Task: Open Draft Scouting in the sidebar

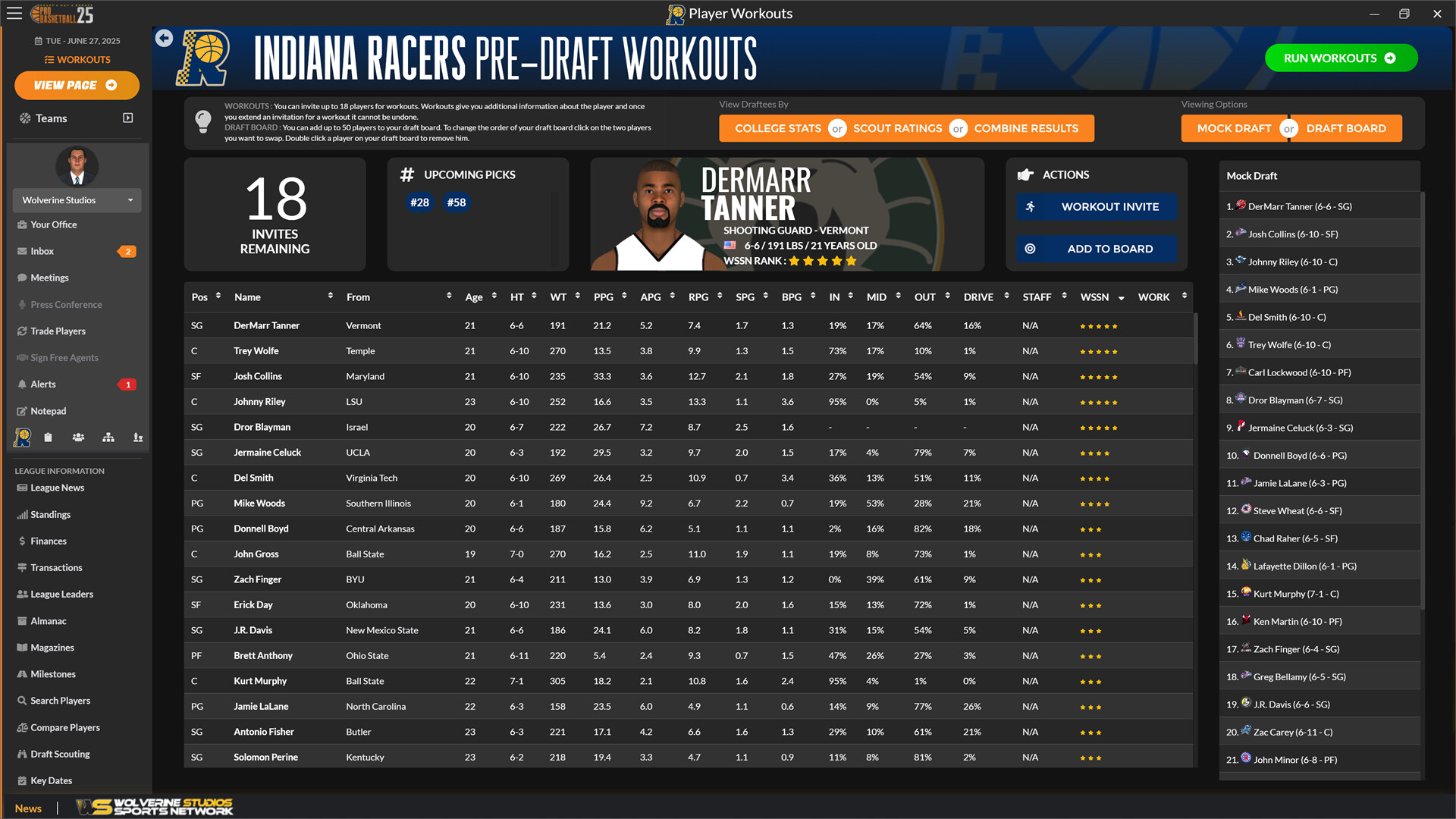Action: (60, 754)
